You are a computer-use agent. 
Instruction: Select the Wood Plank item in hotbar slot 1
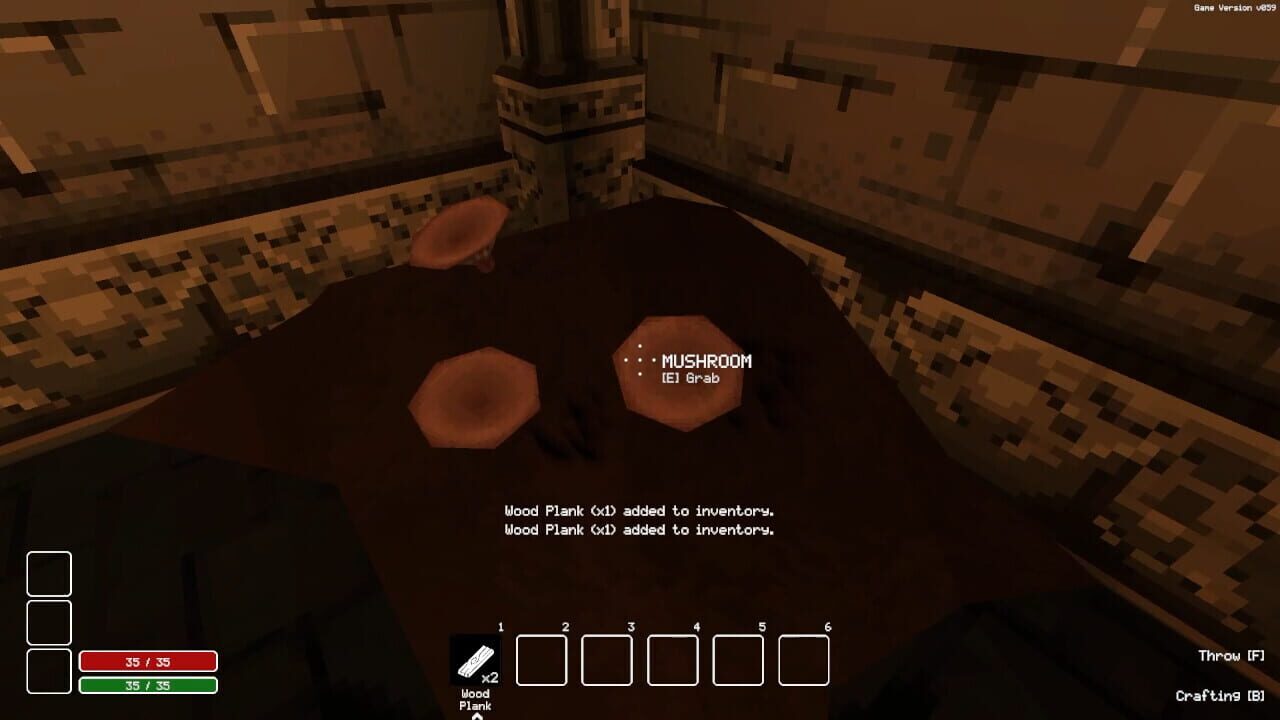coord(476,658)
